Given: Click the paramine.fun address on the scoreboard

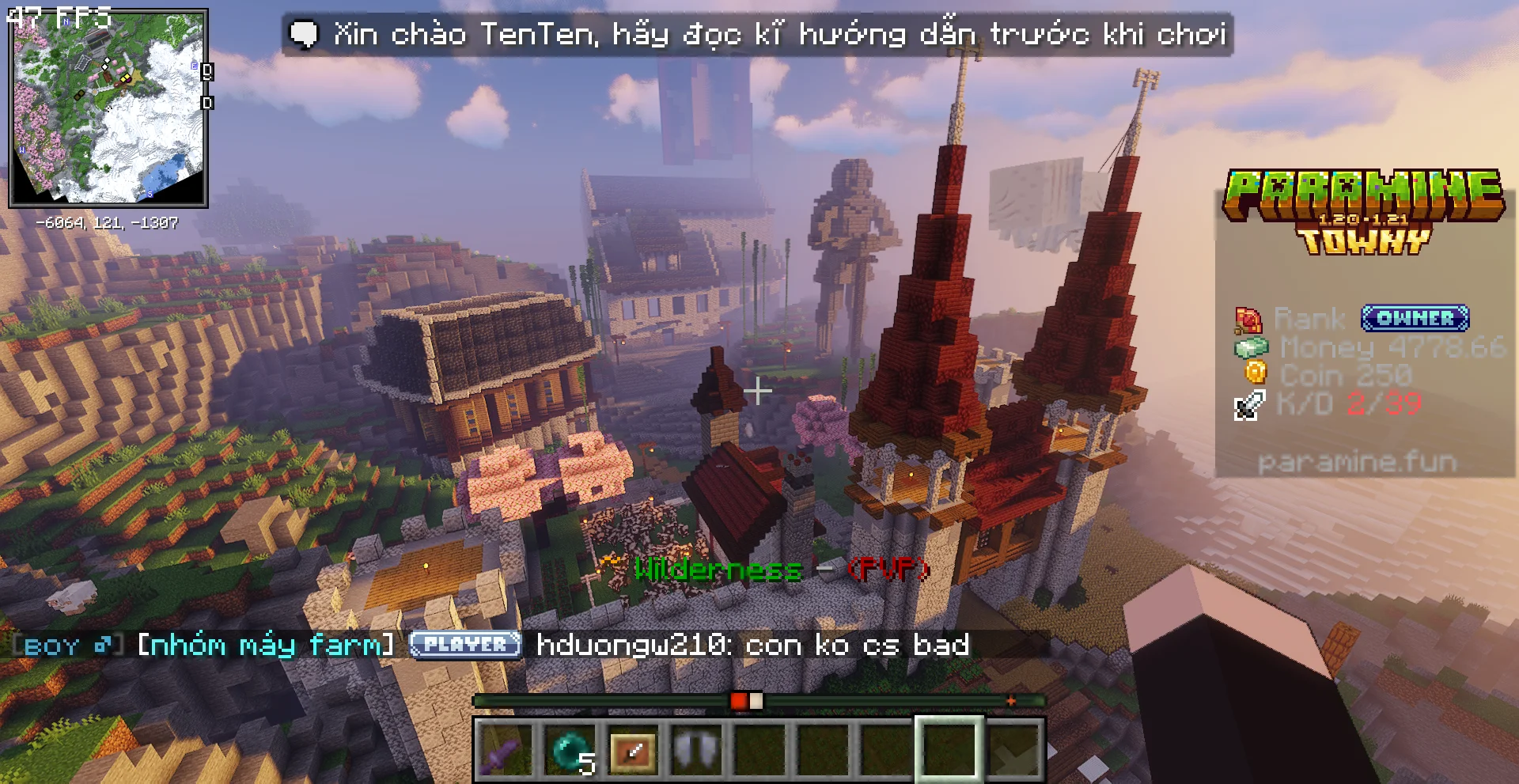Looking at the screenshot, I should [1357, 462].
